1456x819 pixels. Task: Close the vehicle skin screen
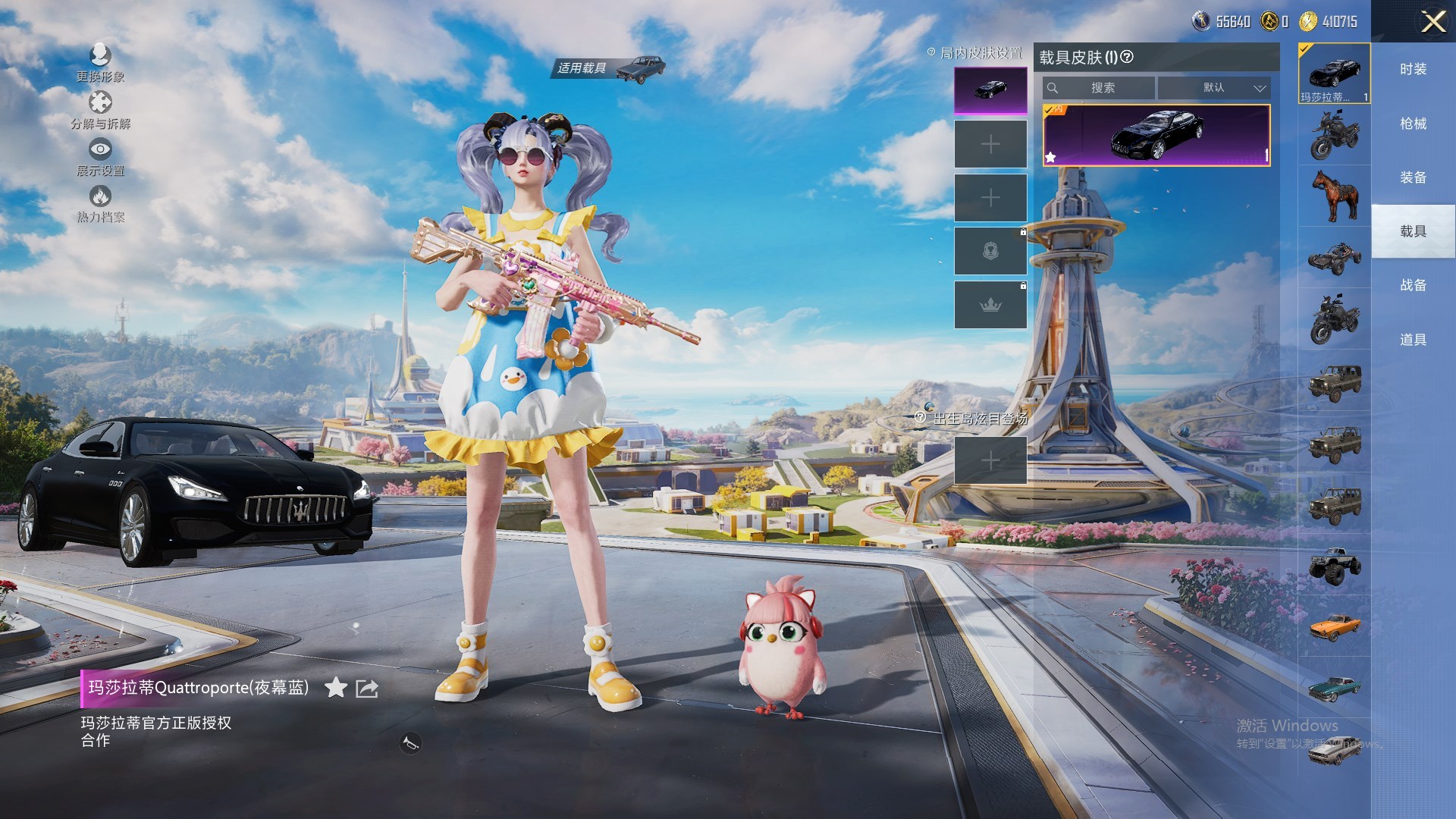(1432, 21)
